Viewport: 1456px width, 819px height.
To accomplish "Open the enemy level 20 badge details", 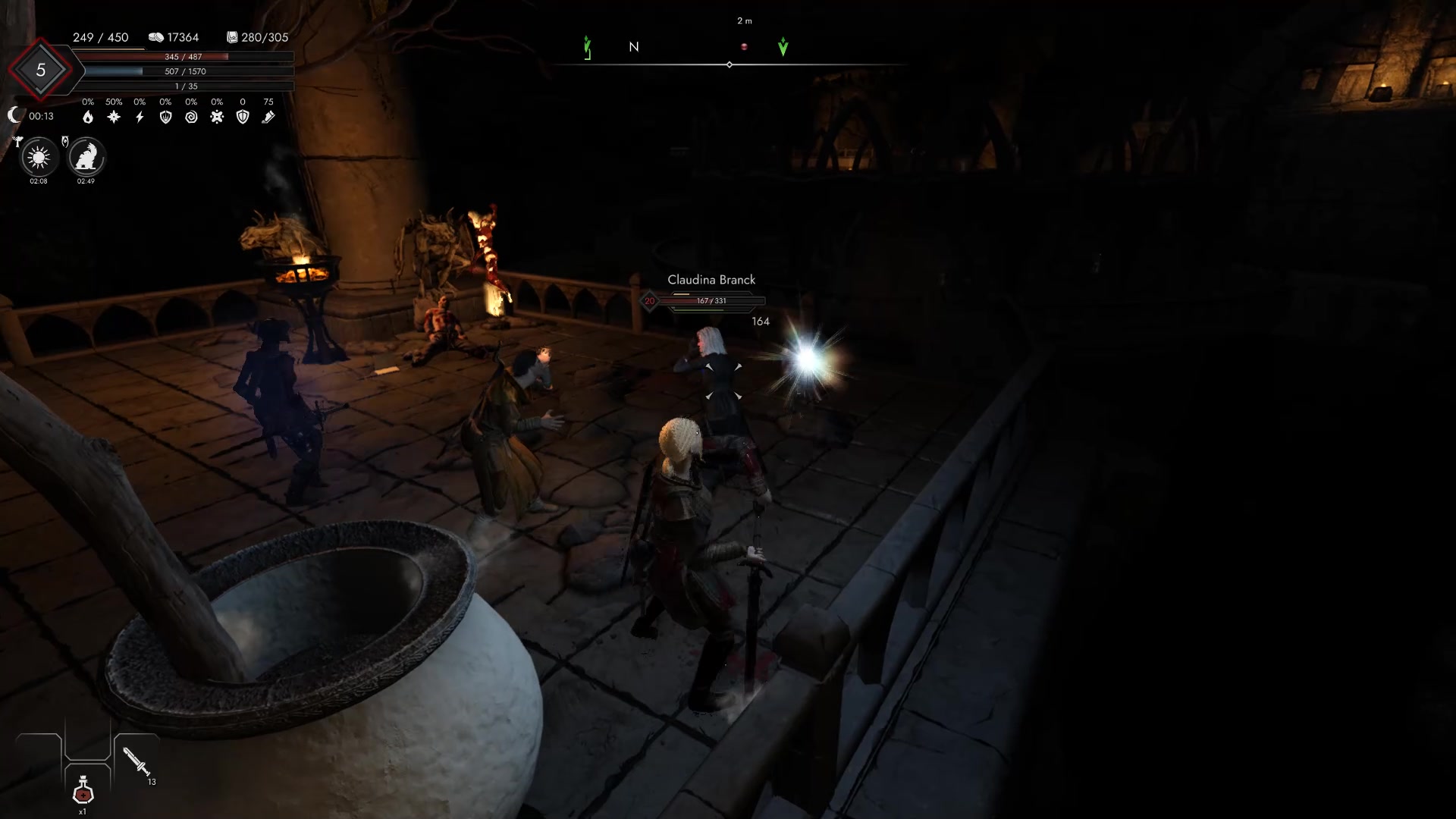I will (x=649, y=300).
